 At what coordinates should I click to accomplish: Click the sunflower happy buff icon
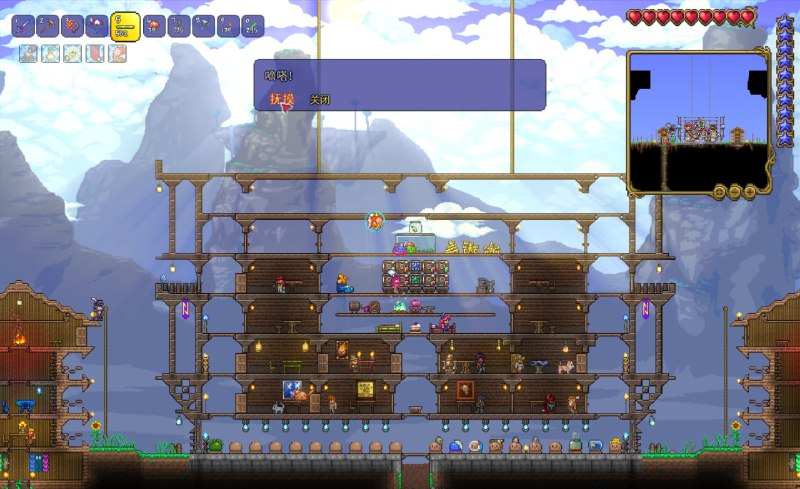[72, 53]
